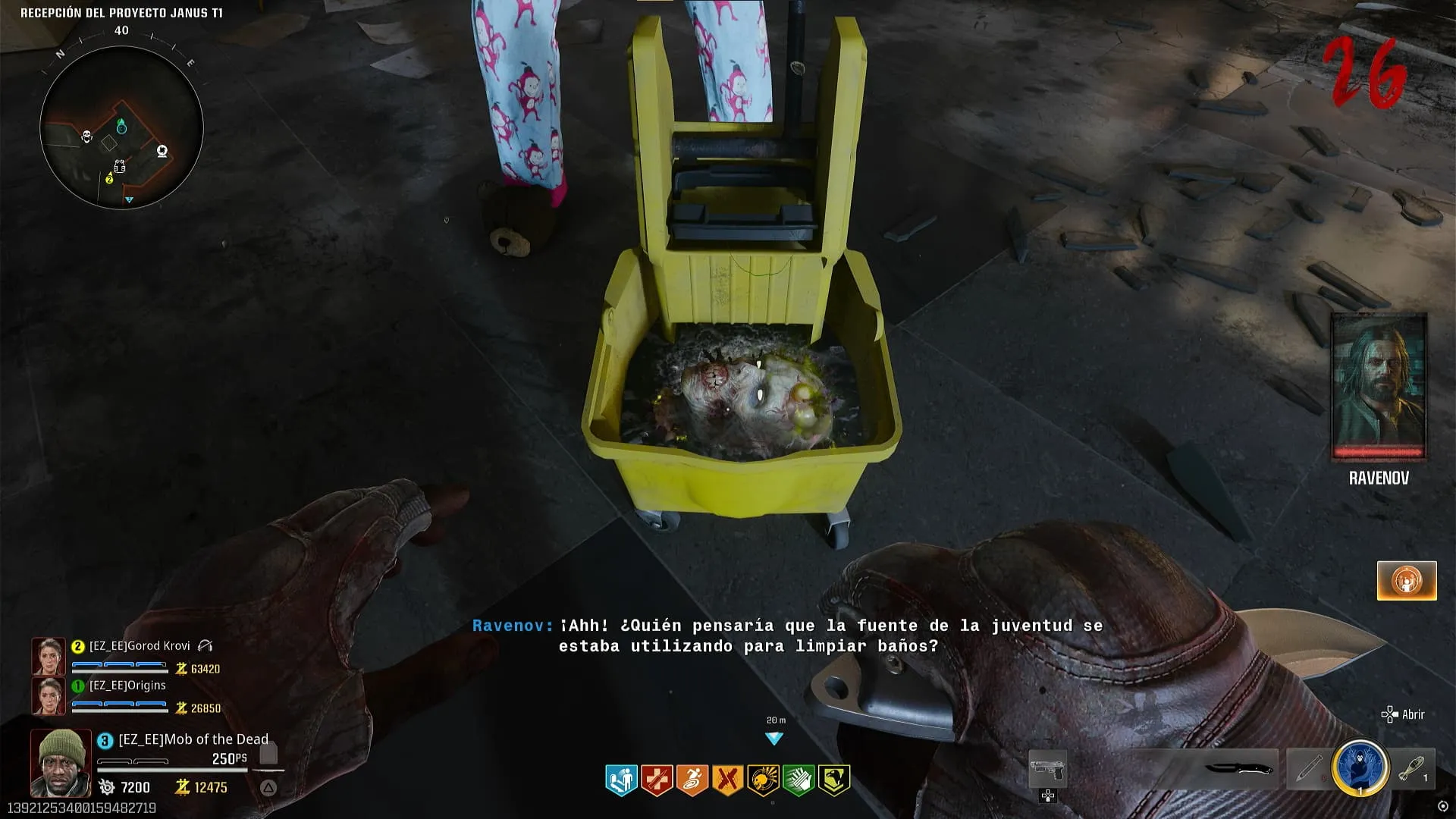This screenshot has height=819, width=1456.
Task: Choose the combat knife weapon slot
Action: [x=1239, y=769]
